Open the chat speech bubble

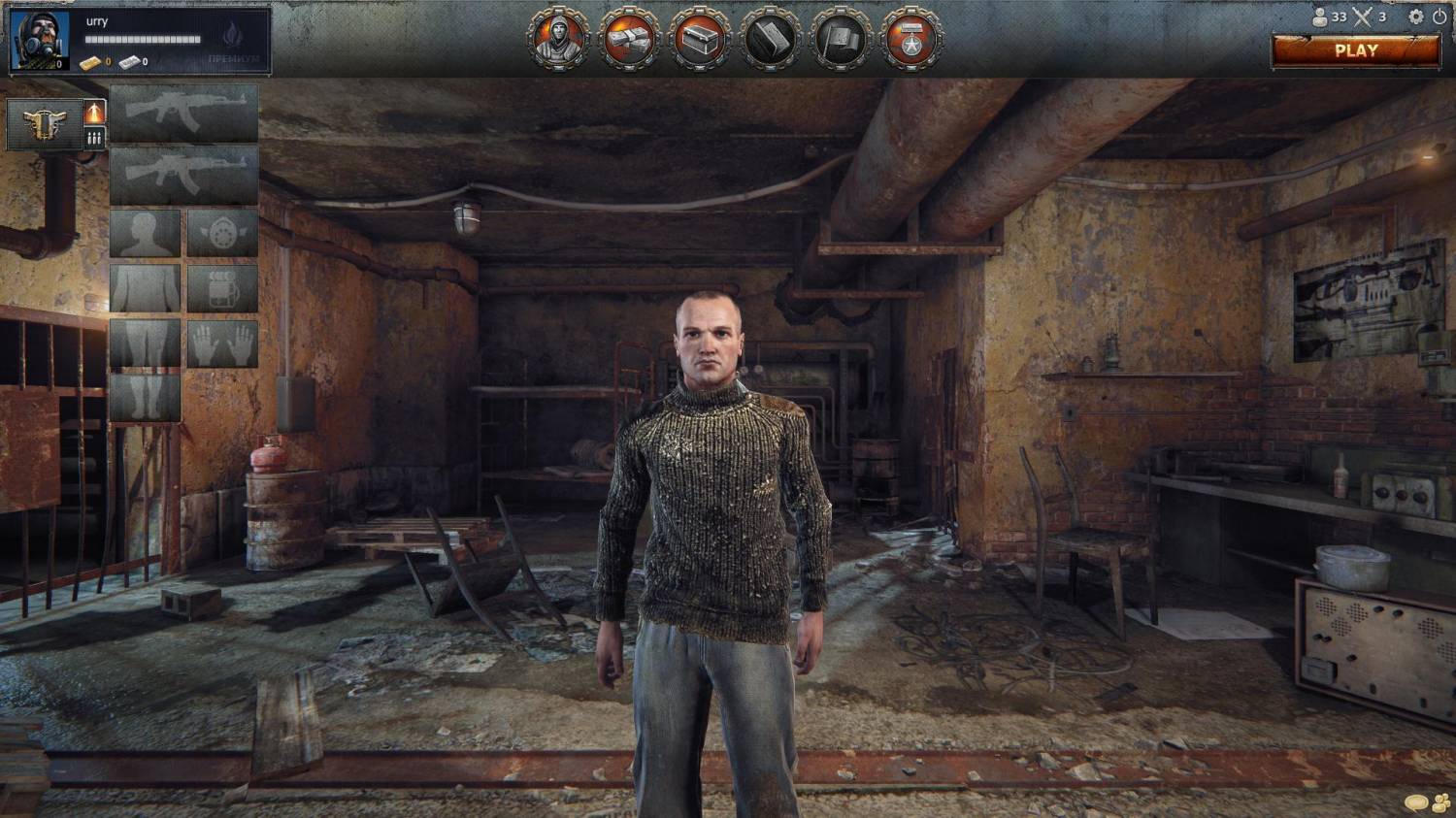coord(1416,803)
